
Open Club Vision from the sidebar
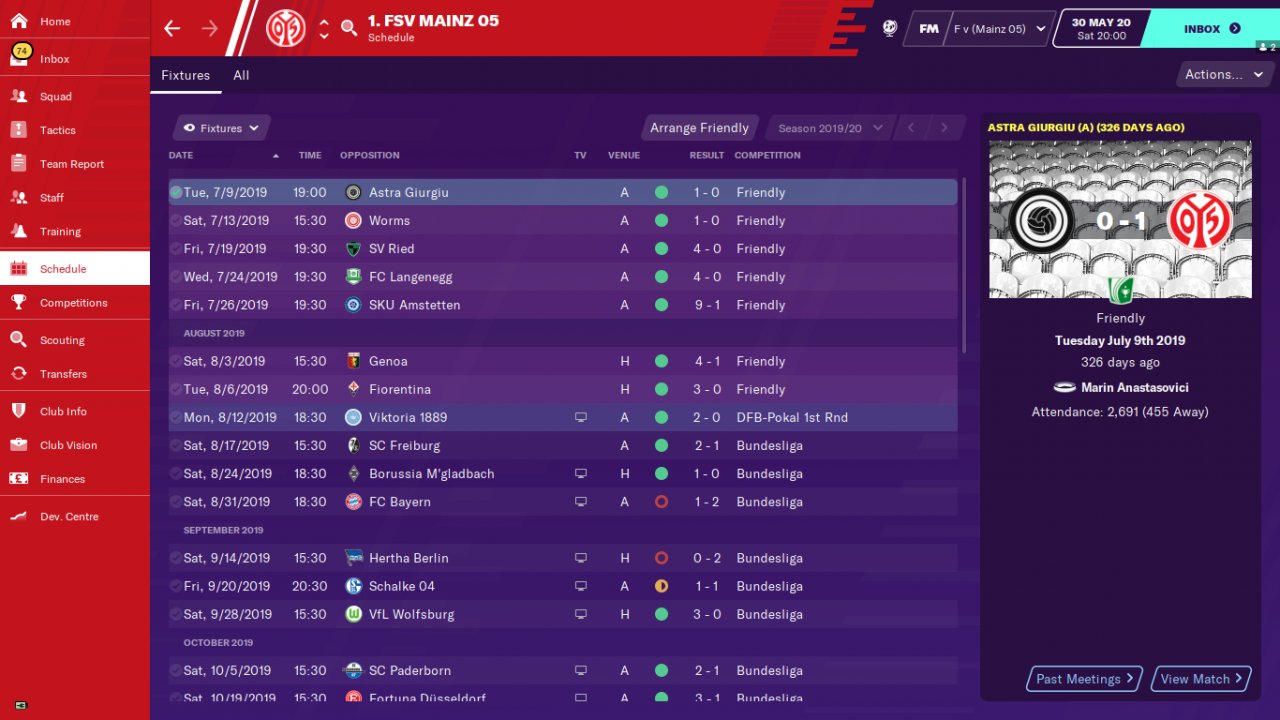68,445
